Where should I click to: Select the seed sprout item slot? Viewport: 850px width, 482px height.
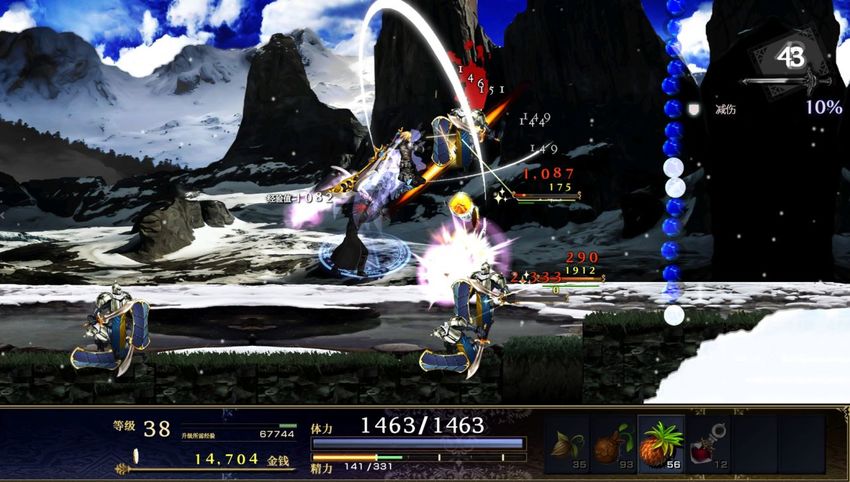point(567,443)
